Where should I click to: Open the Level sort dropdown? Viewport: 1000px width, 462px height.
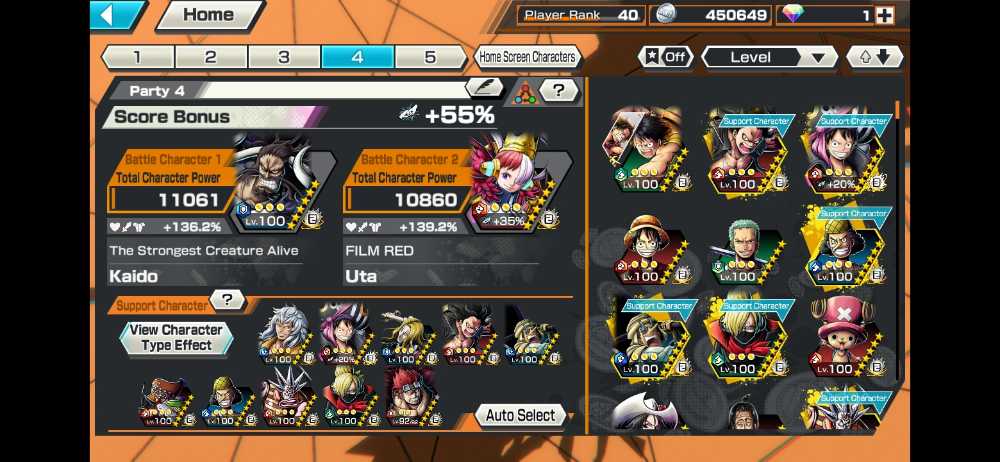[x=769, y=57]
